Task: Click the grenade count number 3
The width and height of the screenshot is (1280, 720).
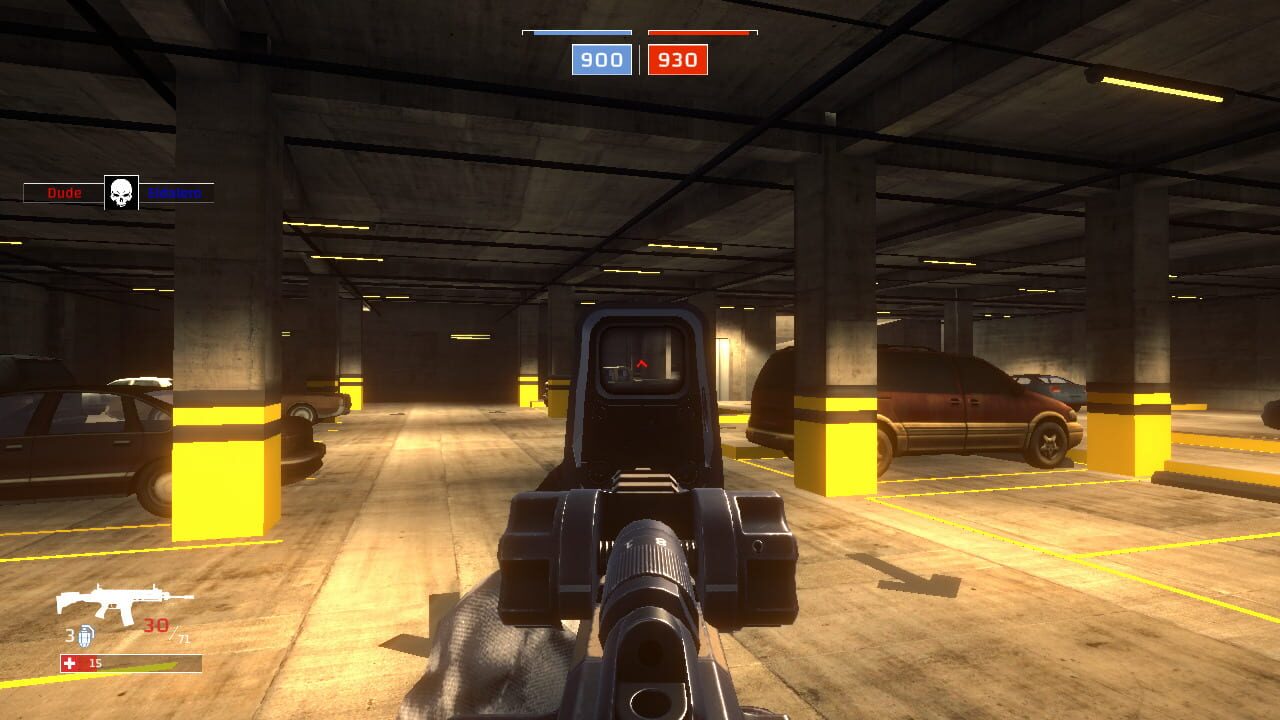Action: pos(70,635)
